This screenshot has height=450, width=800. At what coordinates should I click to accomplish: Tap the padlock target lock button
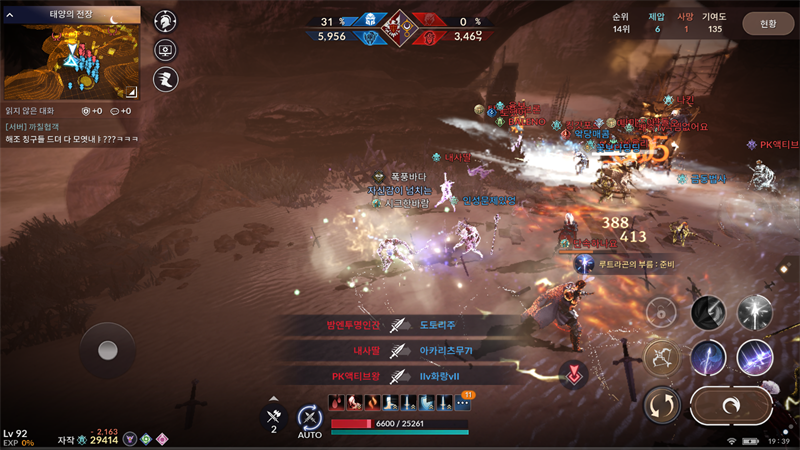click(661, 312)
